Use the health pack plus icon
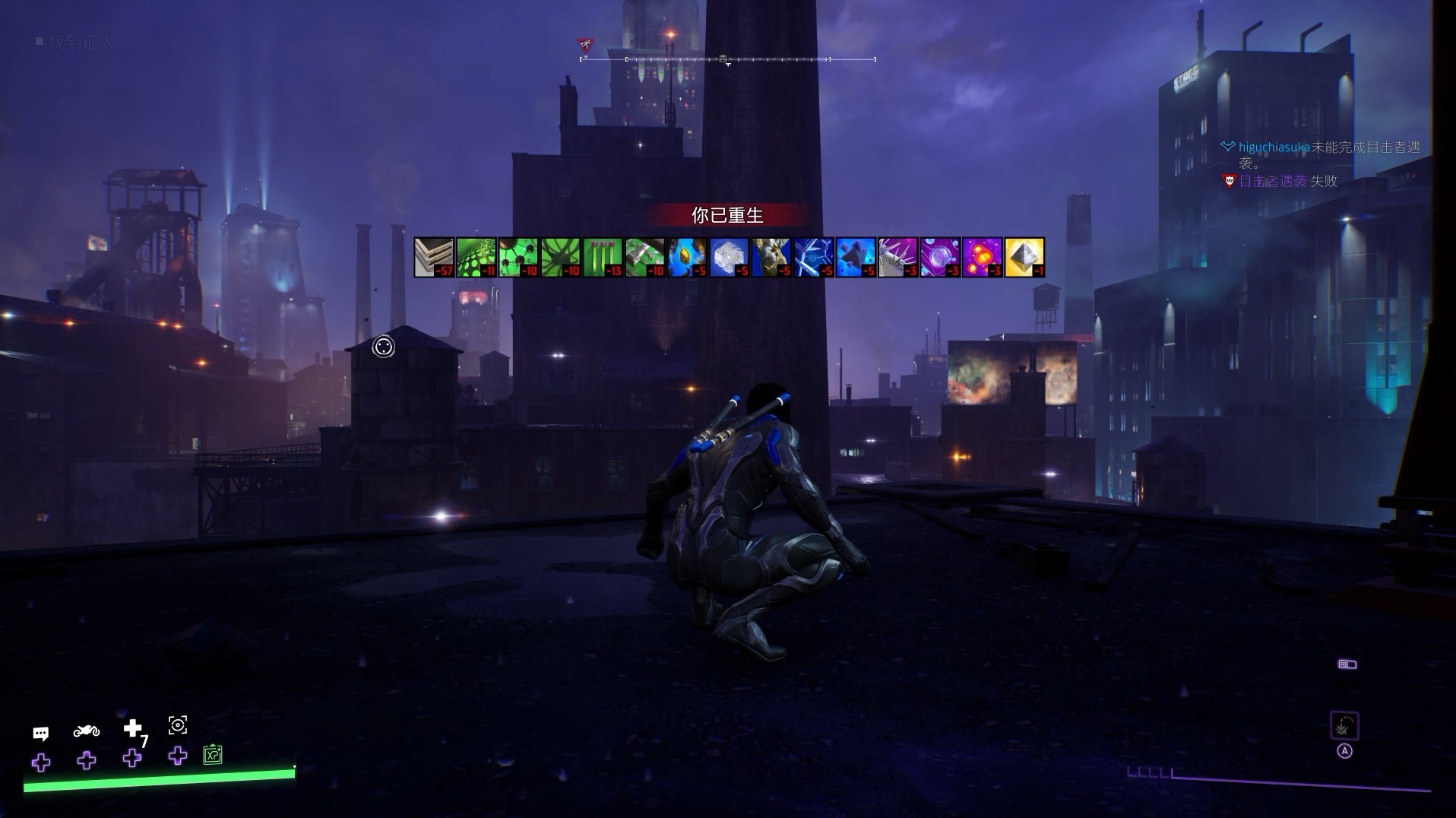 [x=133, y=729]
